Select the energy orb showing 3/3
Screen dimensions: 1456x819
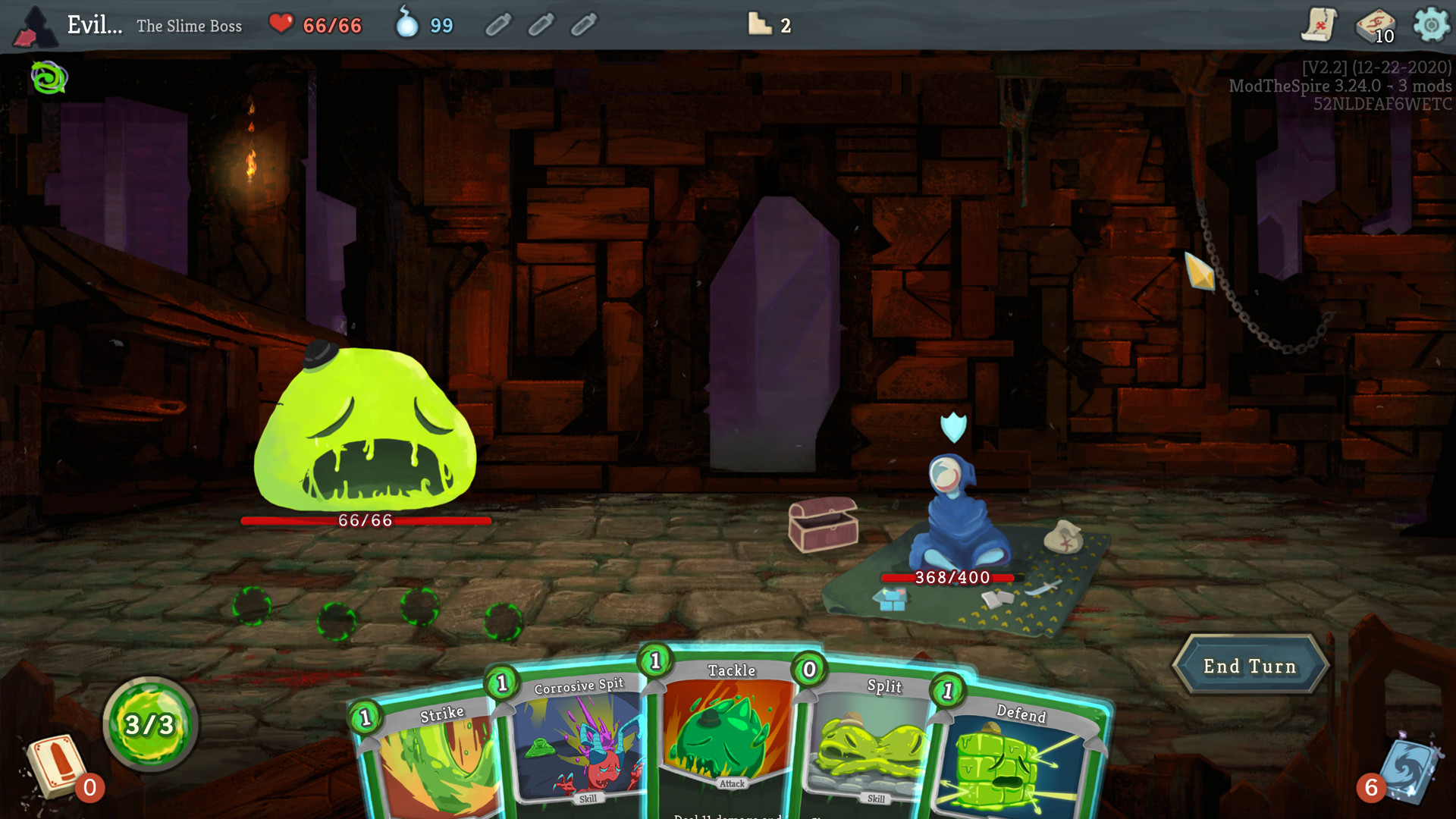pos(149,723)
